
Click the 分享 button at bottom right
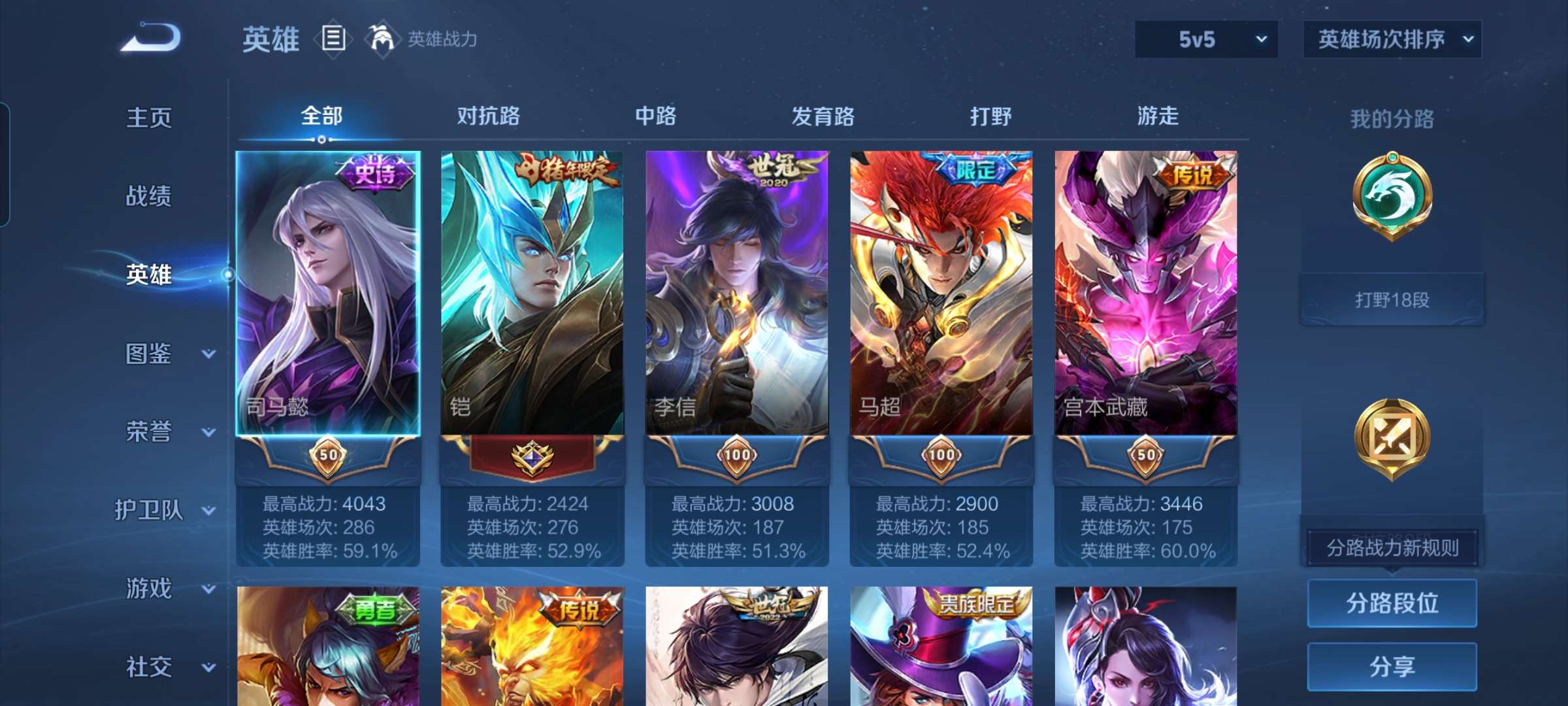coord(1392,665)
